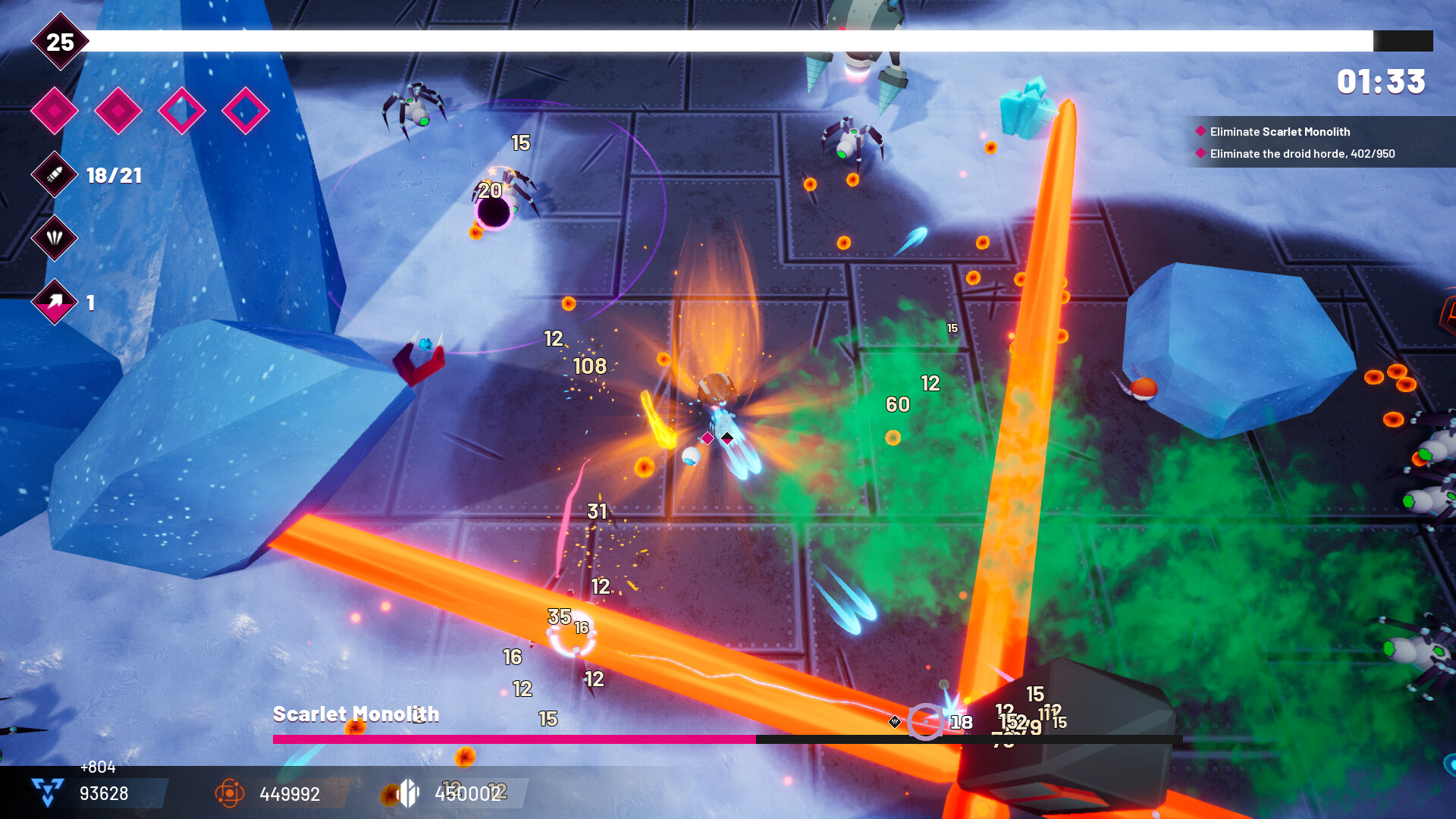Select the rocket ammo icon showing 18/21

53,175
